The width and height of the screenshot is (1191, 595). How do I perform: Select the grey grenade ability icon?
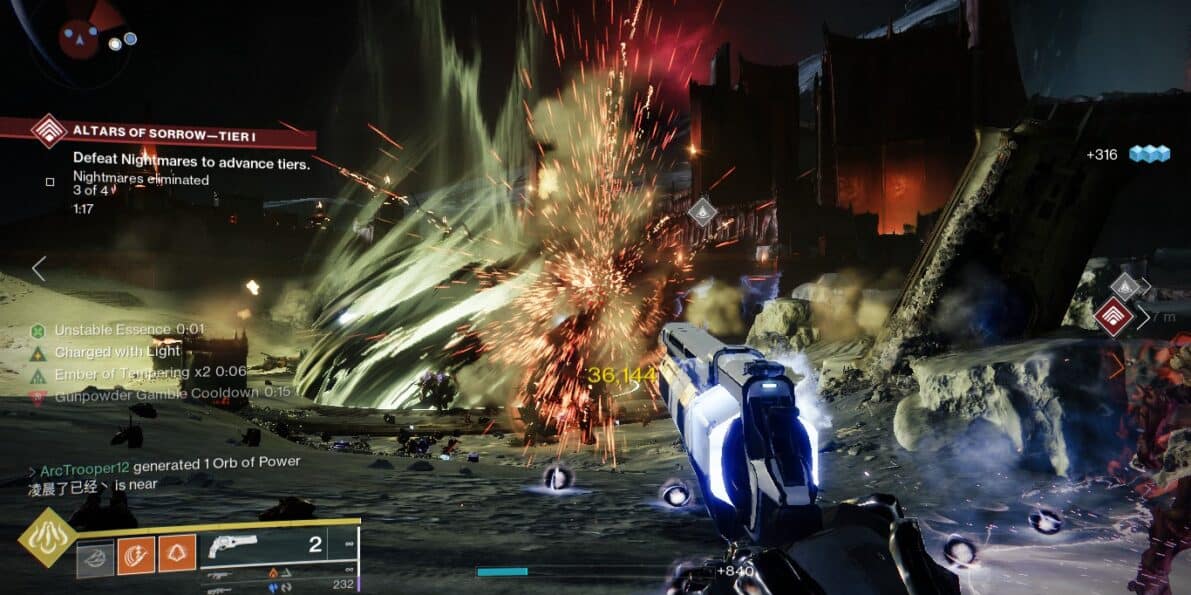pos(95,555)
